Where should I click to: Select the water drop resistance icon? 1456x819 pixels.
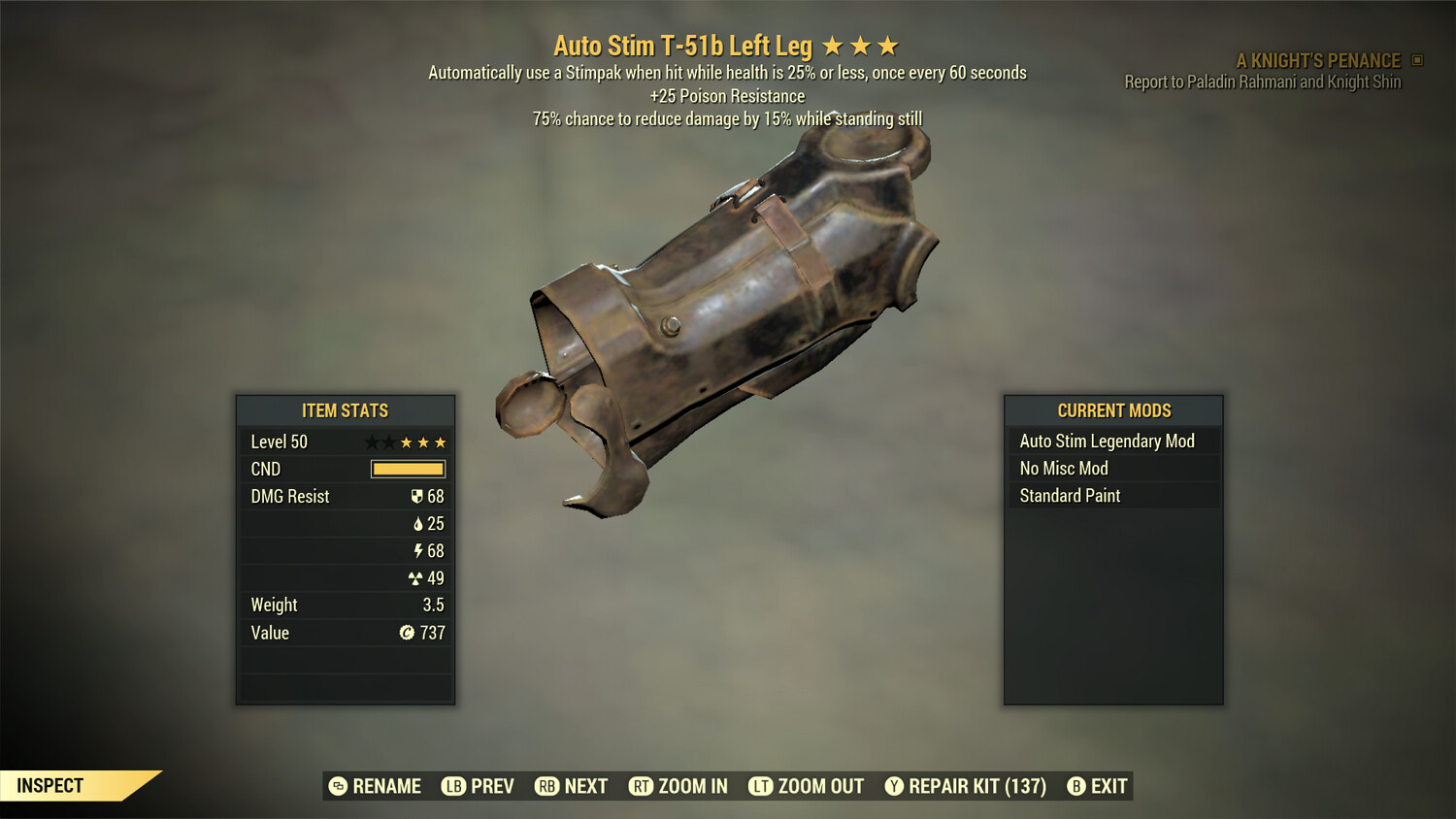click(x=419, y=523)
